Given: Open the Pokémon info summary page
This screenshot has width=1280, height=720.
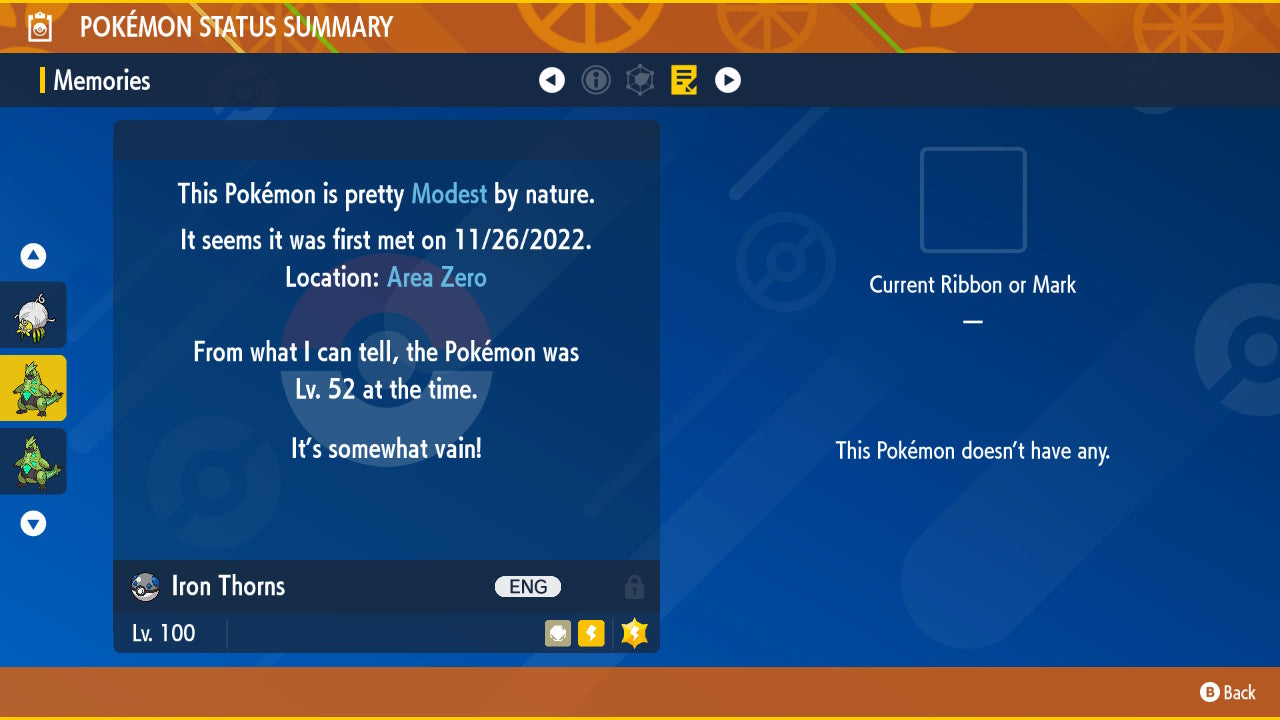Looking at the screenshot, I should 596,80.
